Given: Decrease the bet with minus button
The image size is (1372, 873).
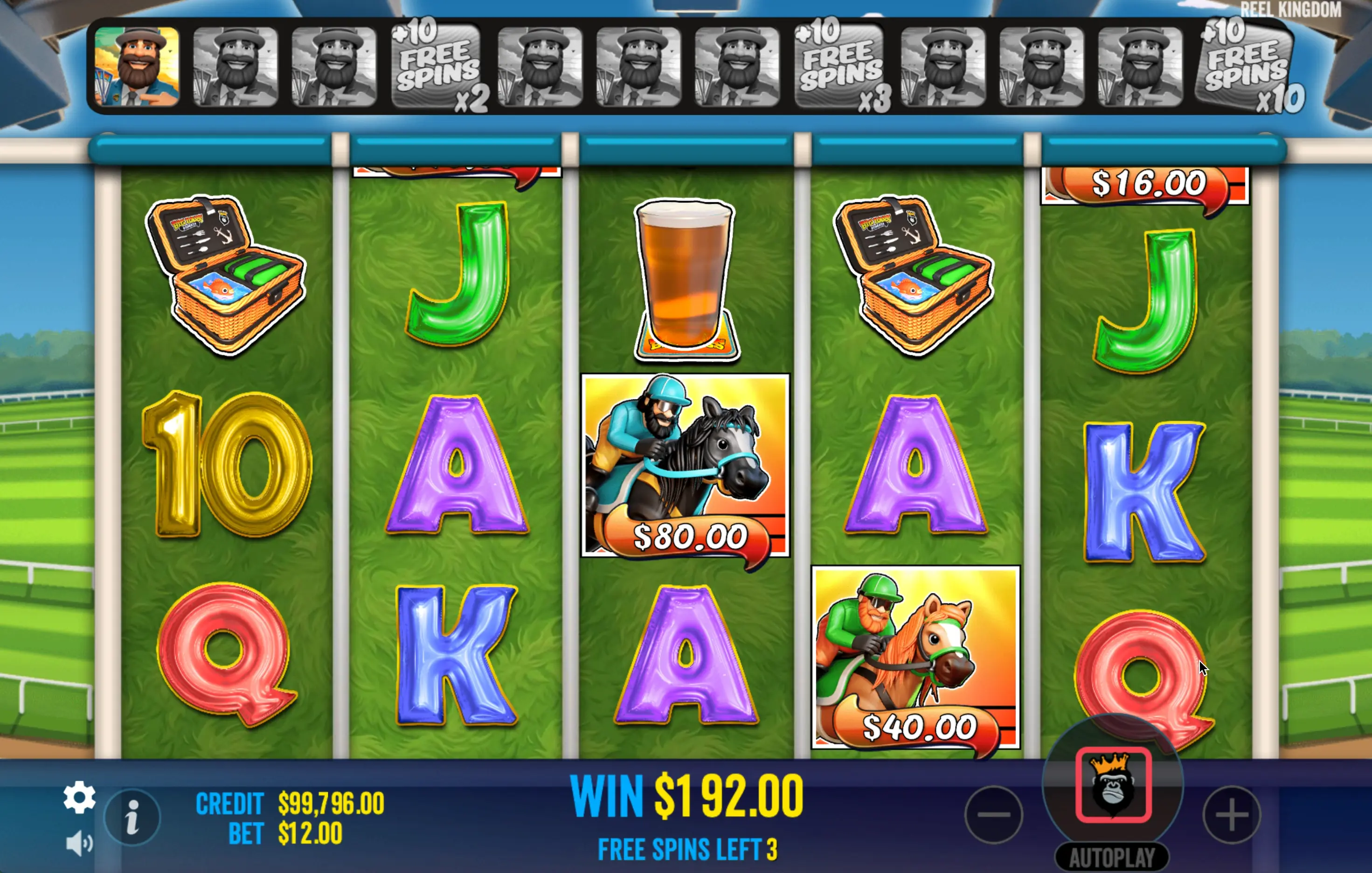Looking at the screenshot, I should click(994, 814).
